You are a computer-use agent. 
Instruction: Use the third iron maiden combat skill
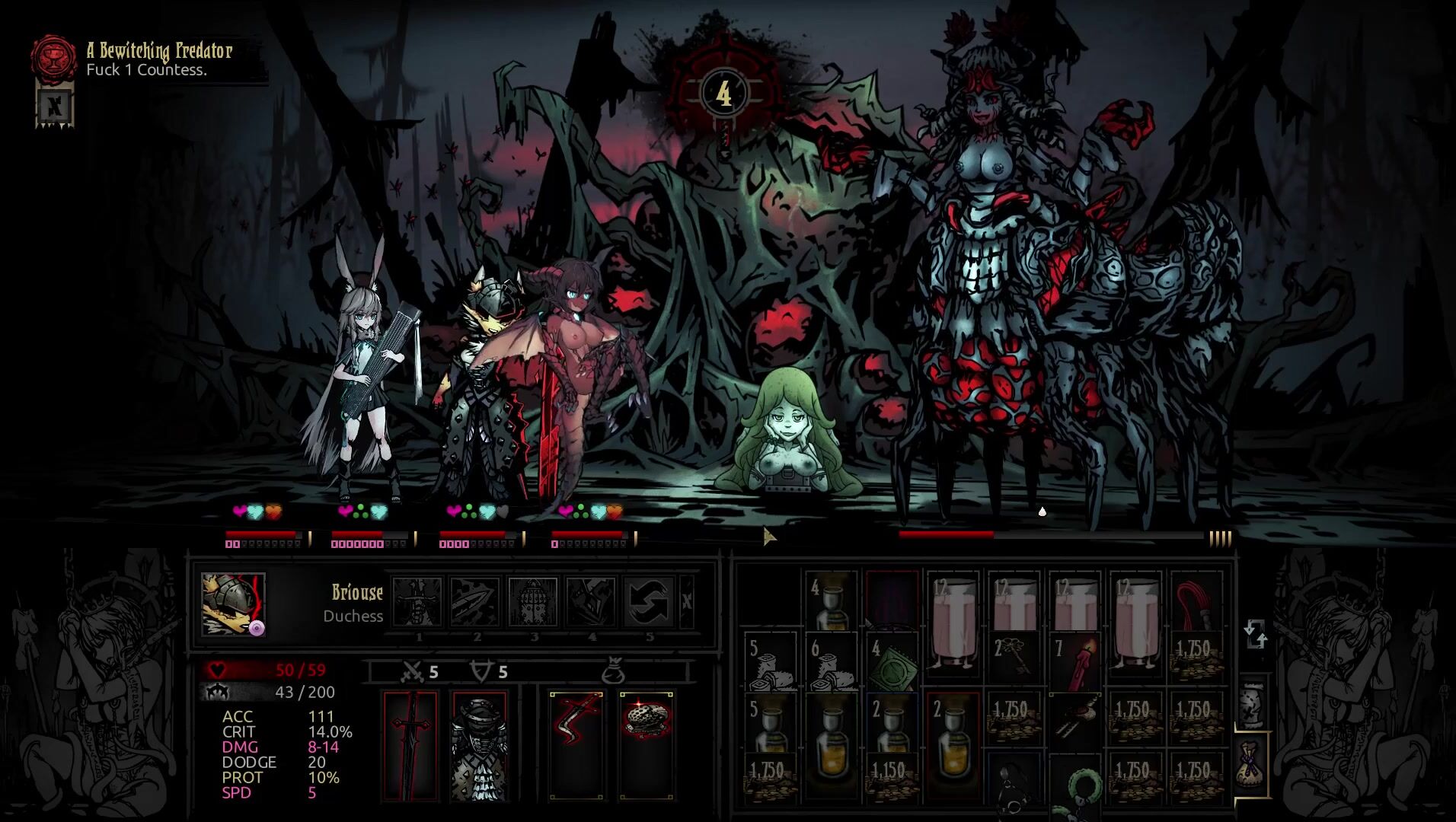point(533,602)
